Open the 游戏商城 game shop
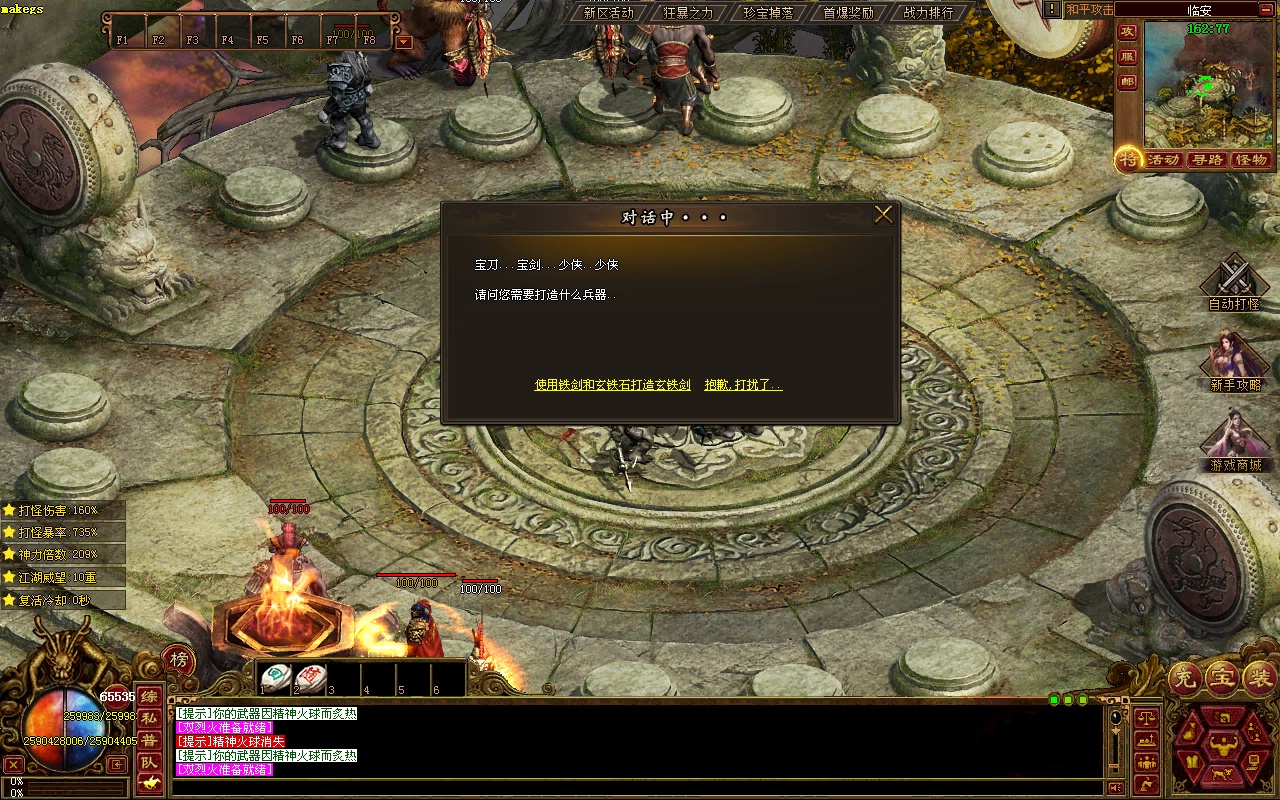 coord(1235,442)
